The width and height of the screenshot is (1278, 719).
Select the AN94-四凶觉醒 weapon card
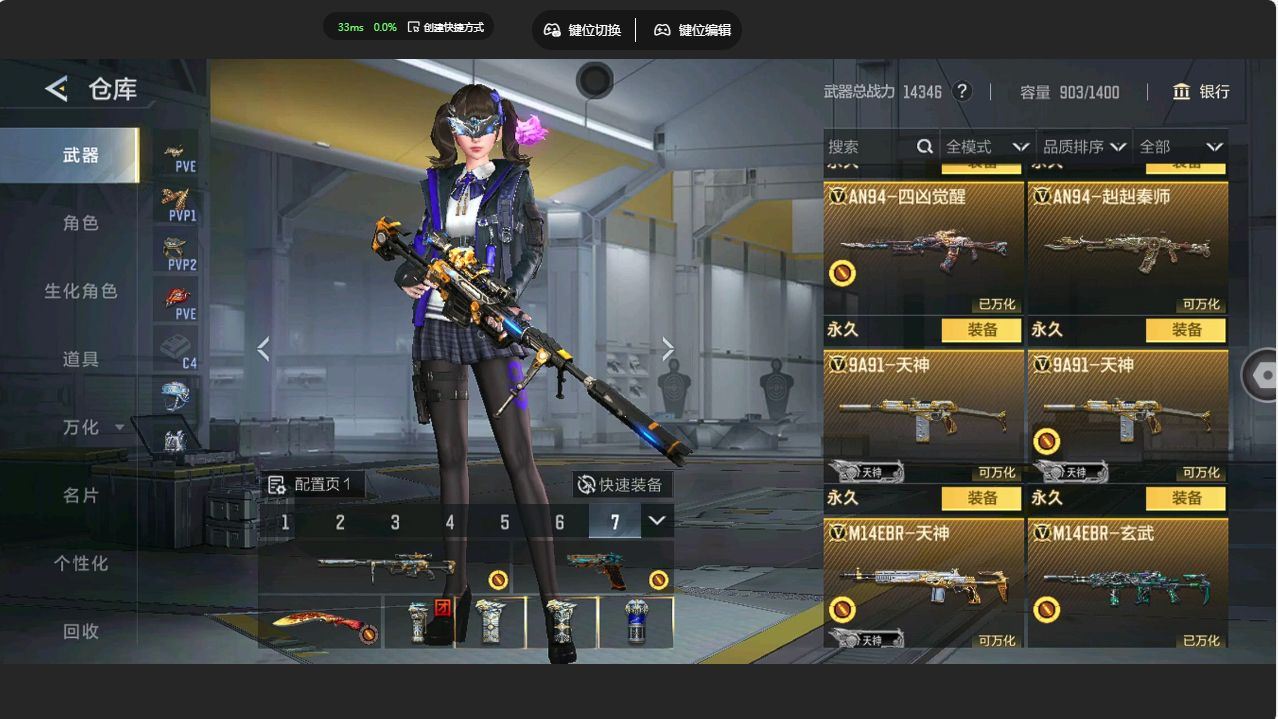(x=923, y=248)
